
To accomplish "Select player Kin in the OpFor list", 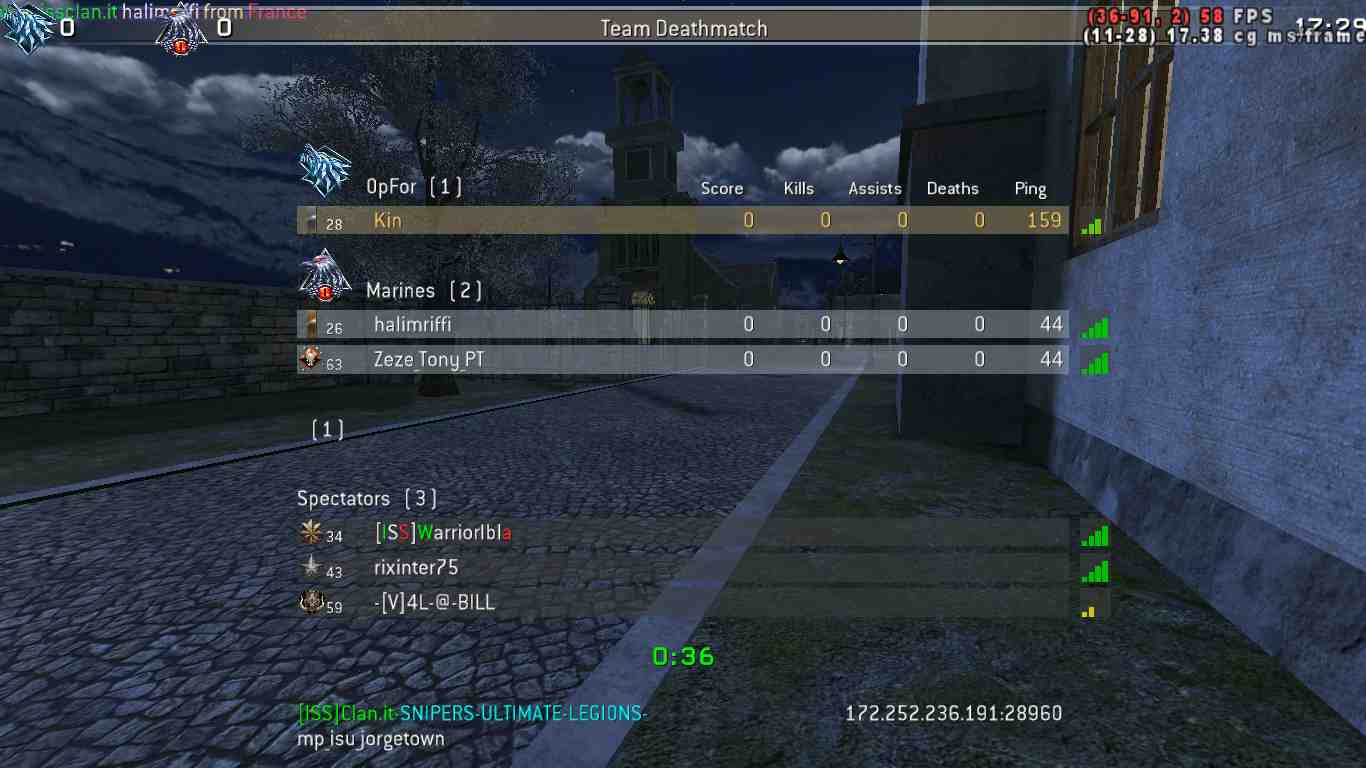I will pyautogui.click(x=388, y=221).
